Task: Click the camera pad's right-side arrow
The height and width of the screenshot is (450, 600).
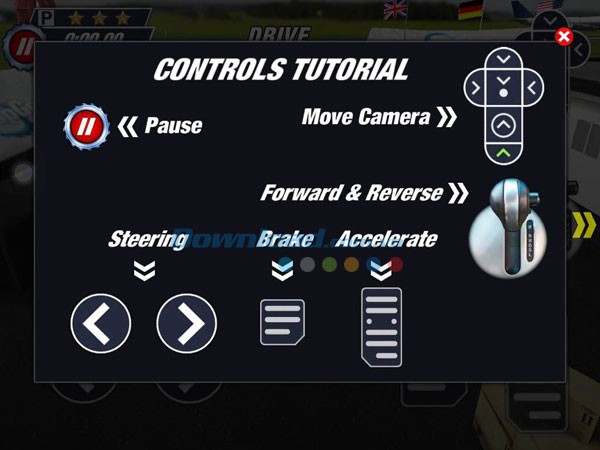Action: tap(533, 89)
